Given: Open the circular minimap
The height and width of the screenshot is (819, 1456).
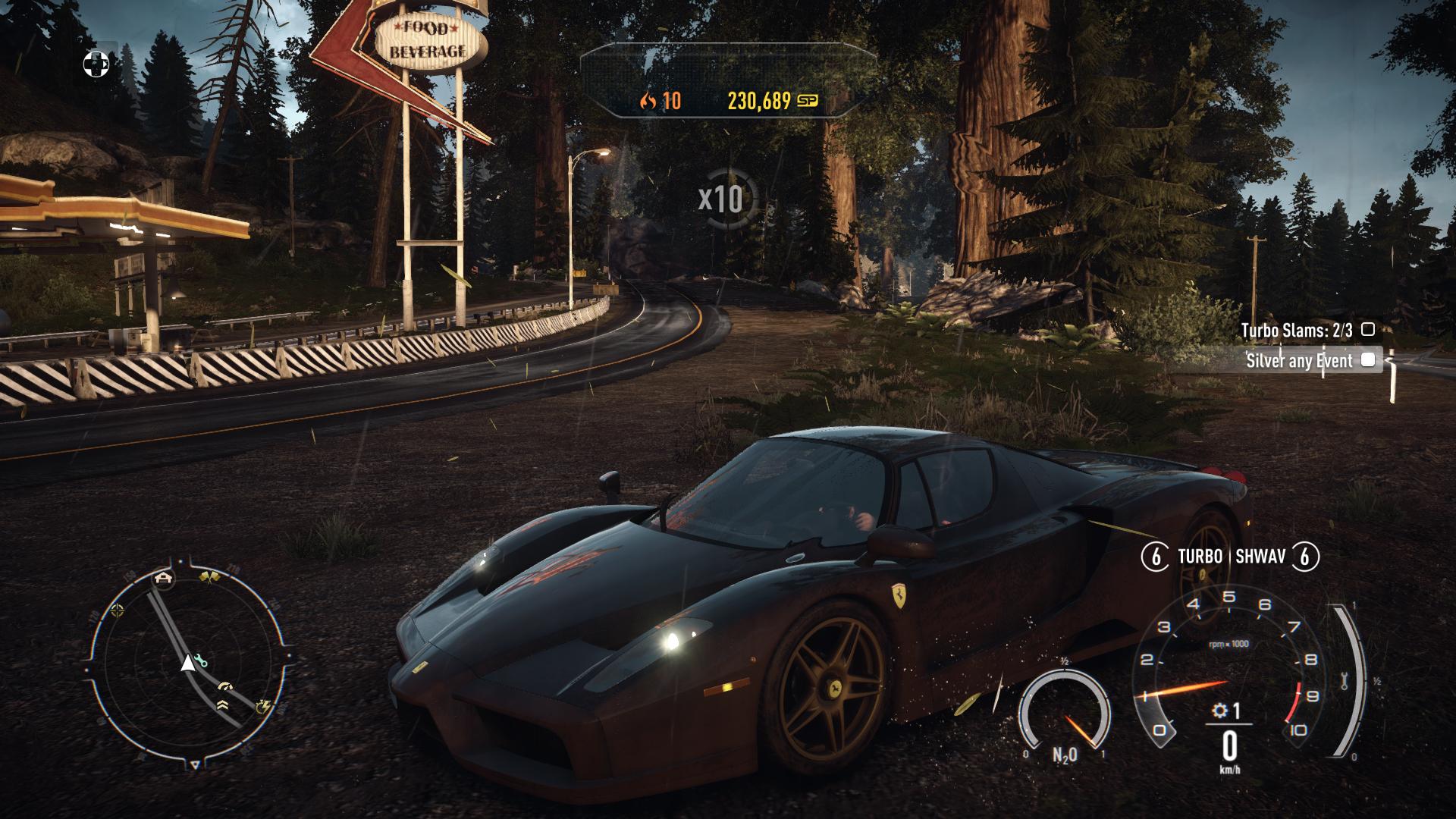Looking at the screenshot, I should pos(187,666).
